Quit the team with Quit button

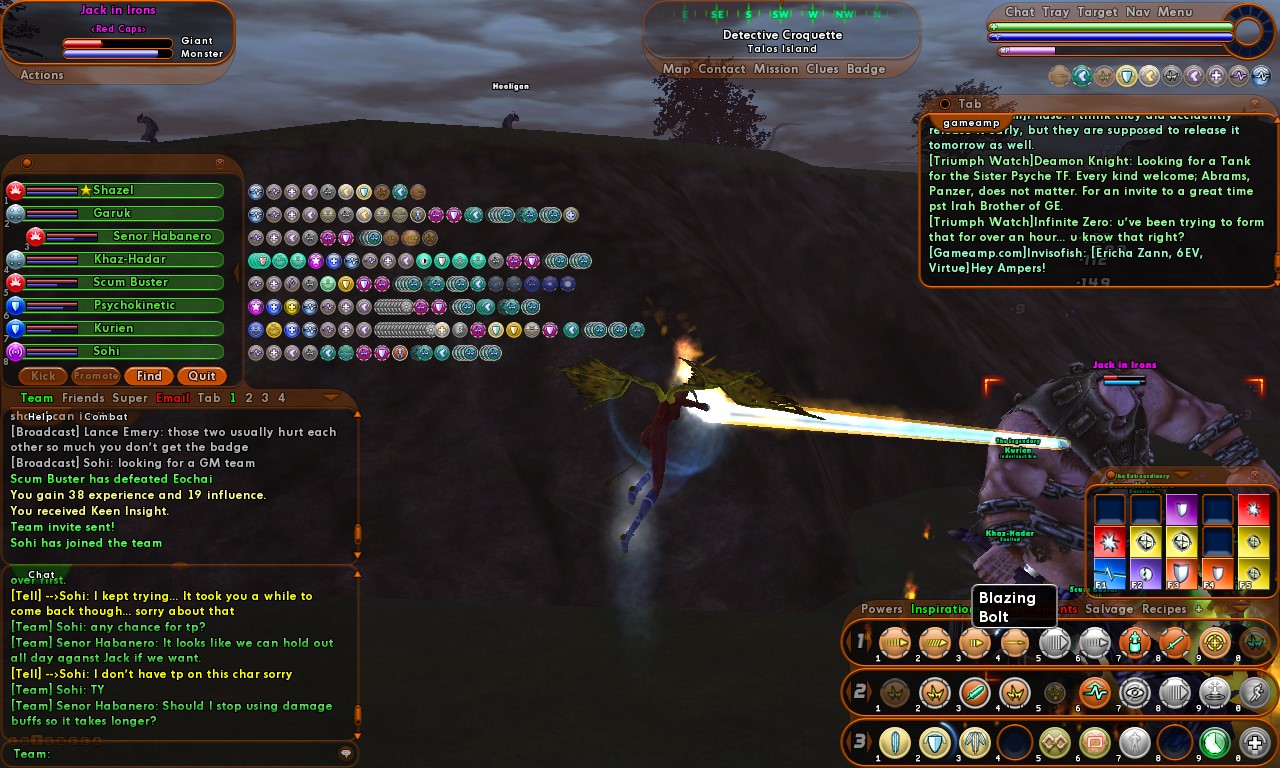[202, 376]
